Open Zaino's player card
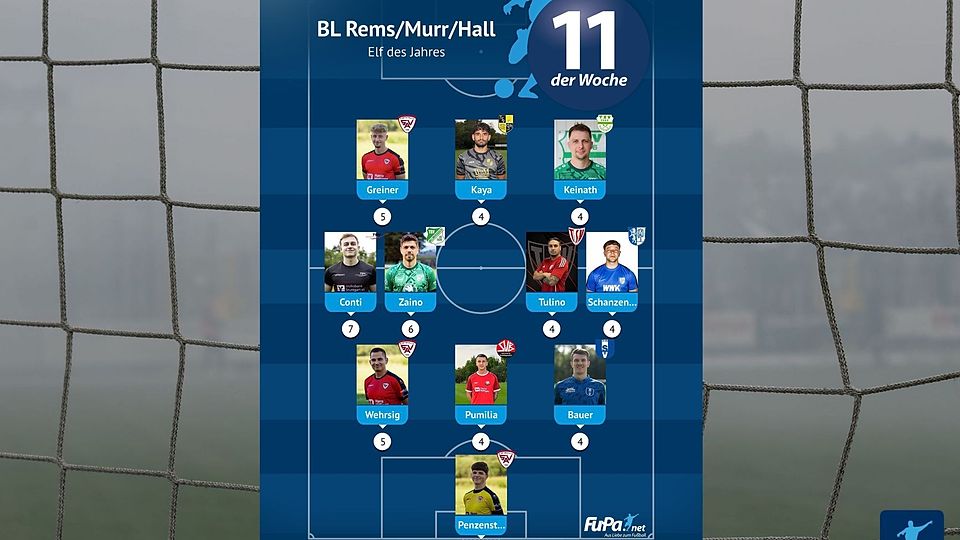The width and height of the screenshot is (960, 540). coord(410,270)
